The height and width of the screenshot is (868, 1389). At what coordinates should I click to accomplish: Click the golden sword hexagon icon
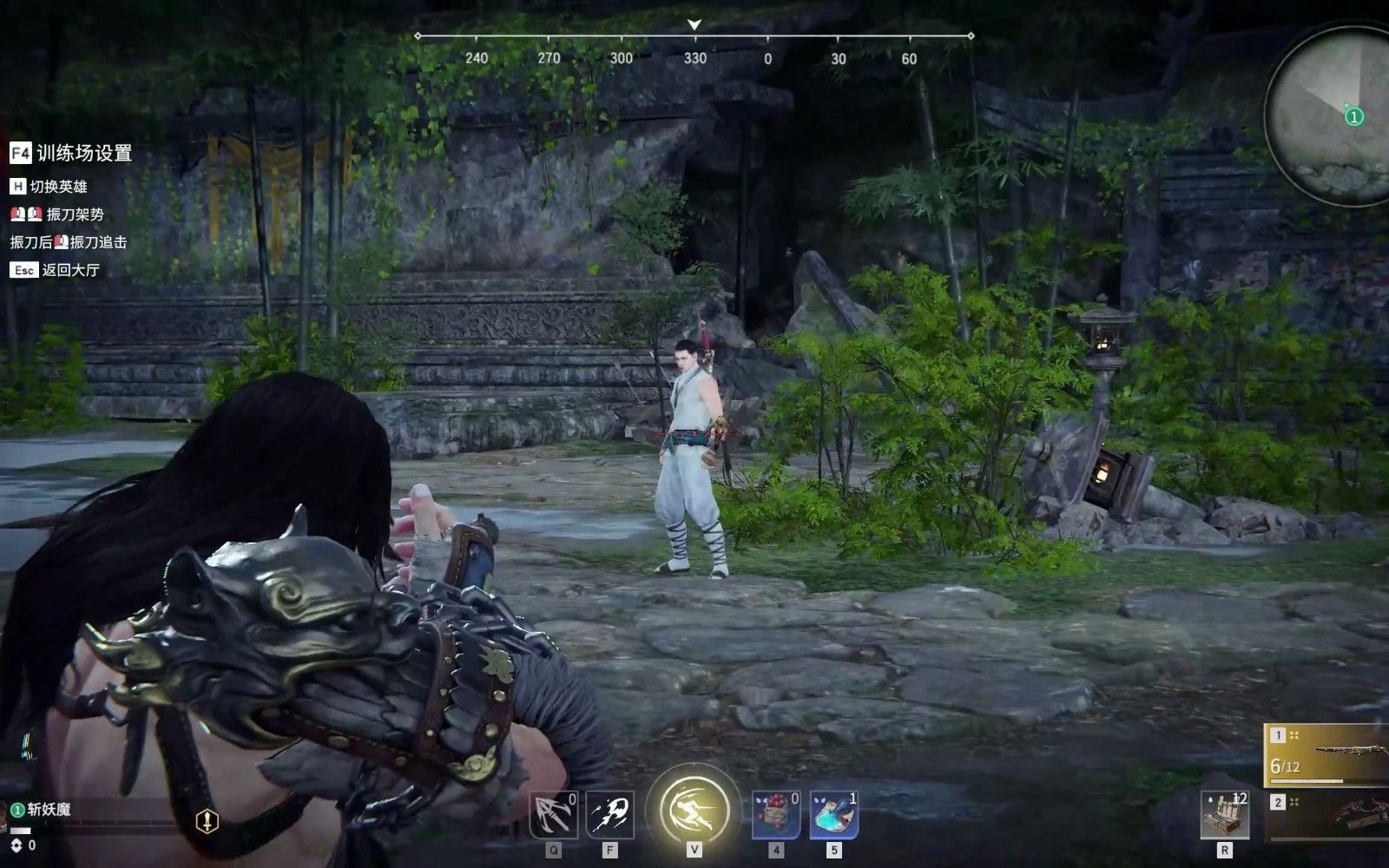click(207, 820)
